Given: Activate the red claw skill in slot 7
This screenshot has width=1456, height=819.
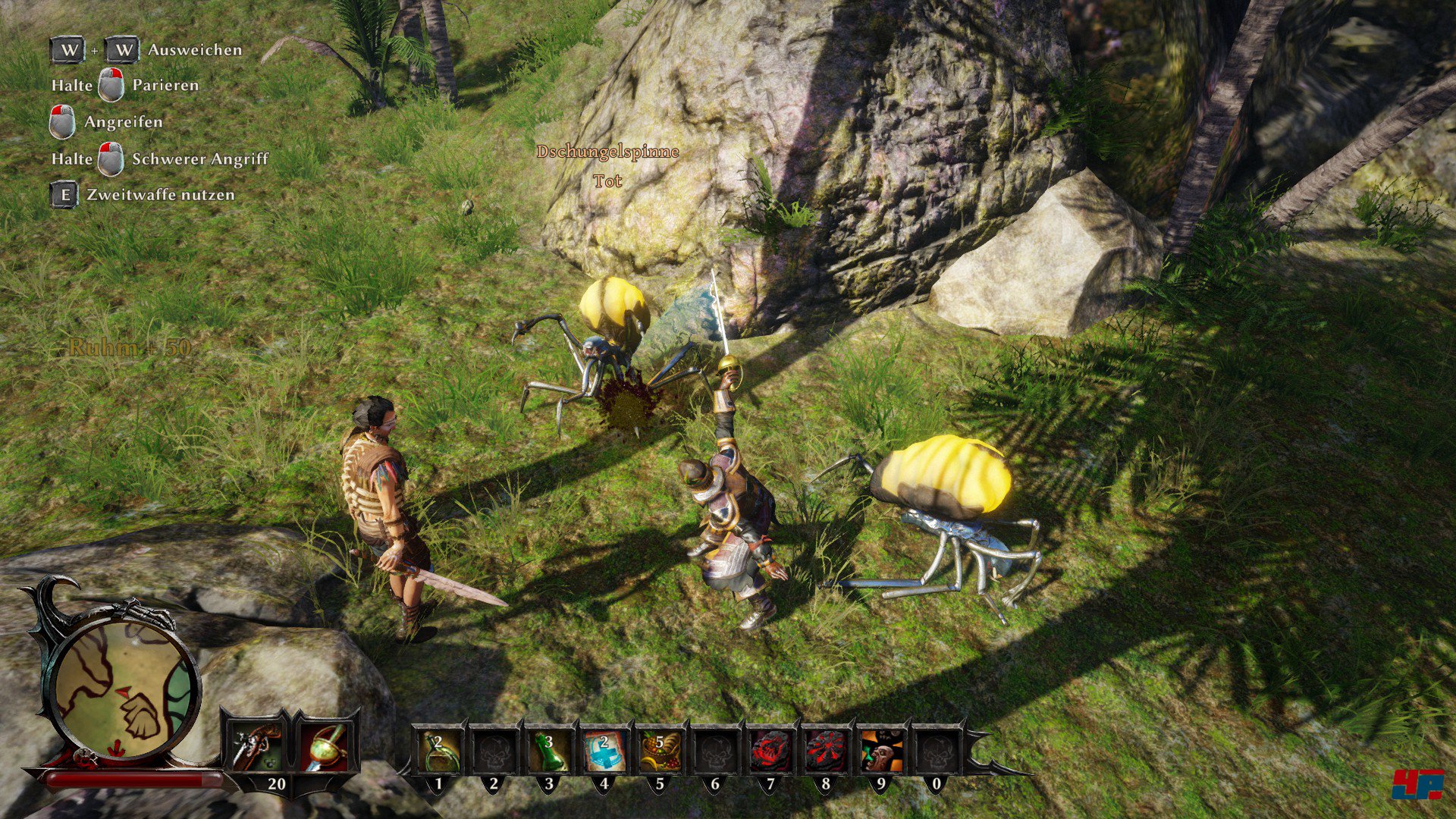Looking at the screenshot, I should click(x=770, y=751).
